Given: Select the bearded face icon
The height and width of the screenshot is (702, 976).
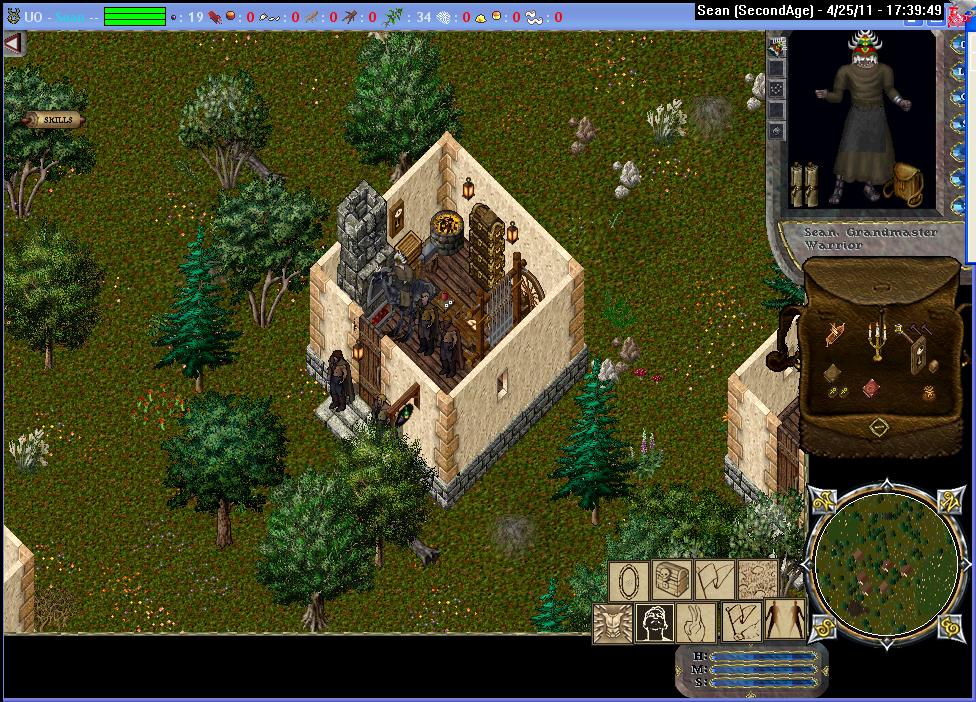Looking at the screenshot, I should [654, 623].
